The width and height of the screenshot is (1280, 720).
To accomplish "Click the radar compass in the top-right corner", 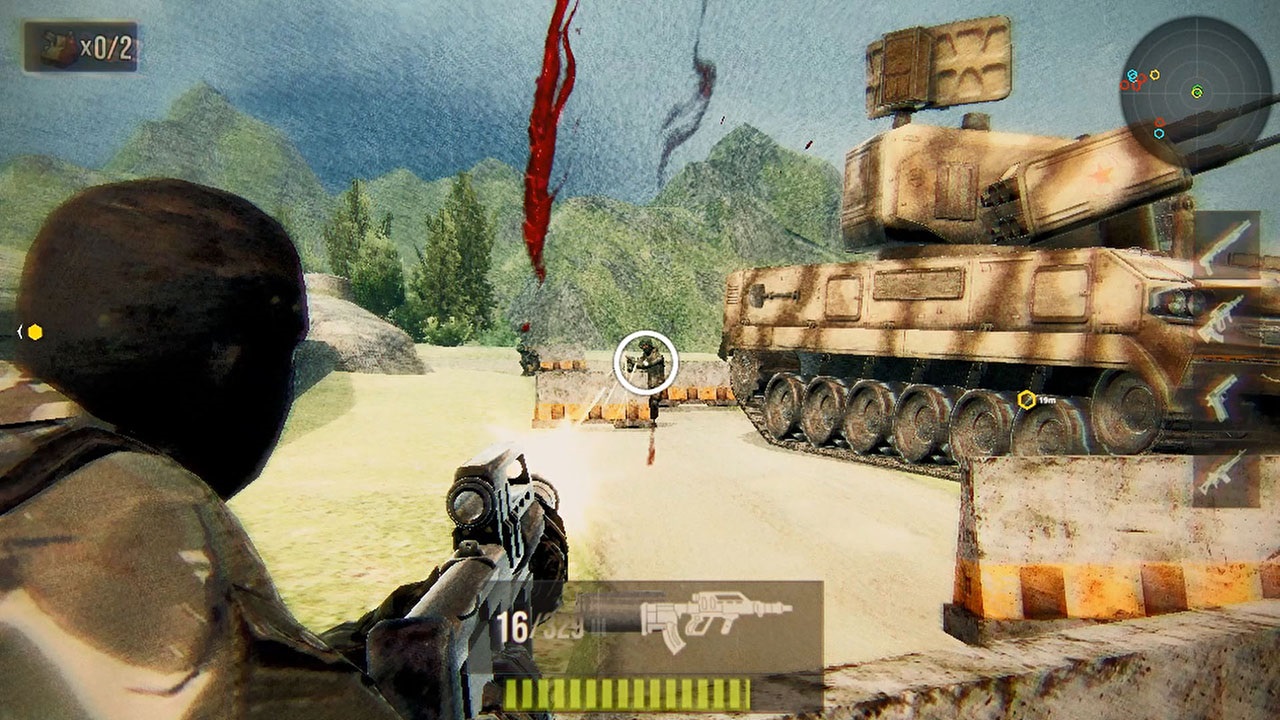I will (x=1197, y=91).
